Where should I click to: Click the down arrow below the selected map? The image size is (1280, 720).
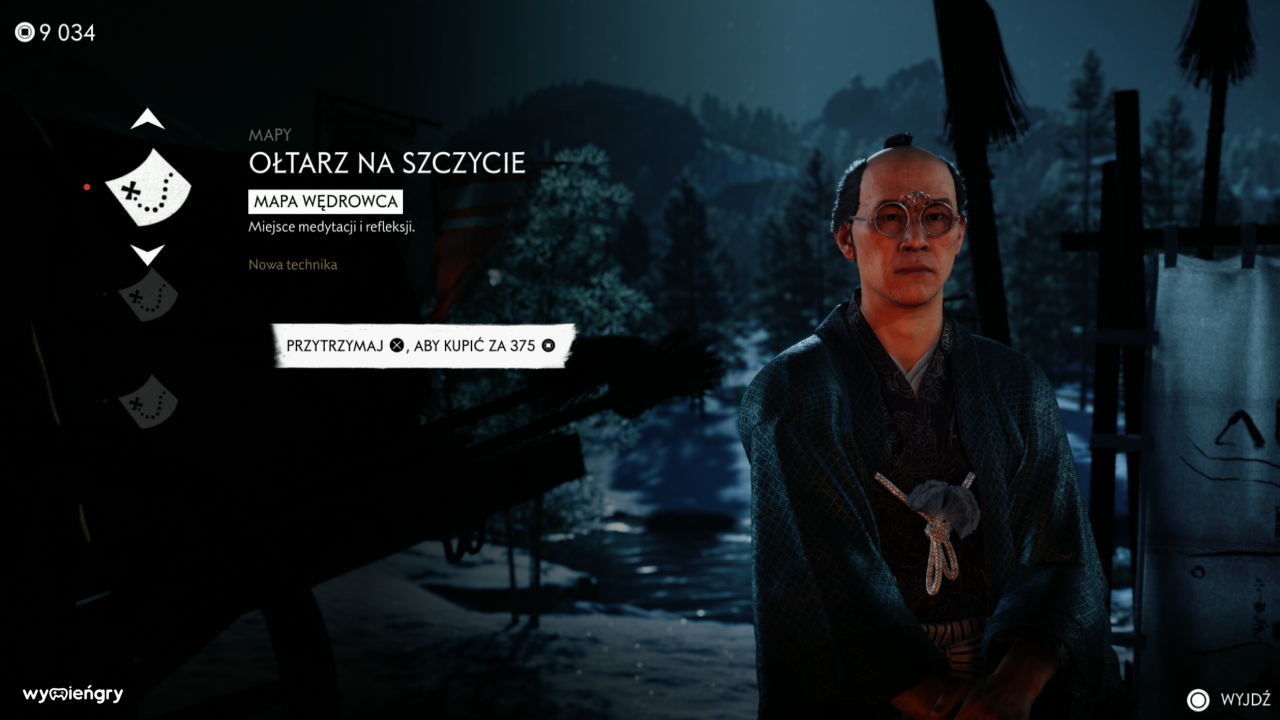point(147,255)
